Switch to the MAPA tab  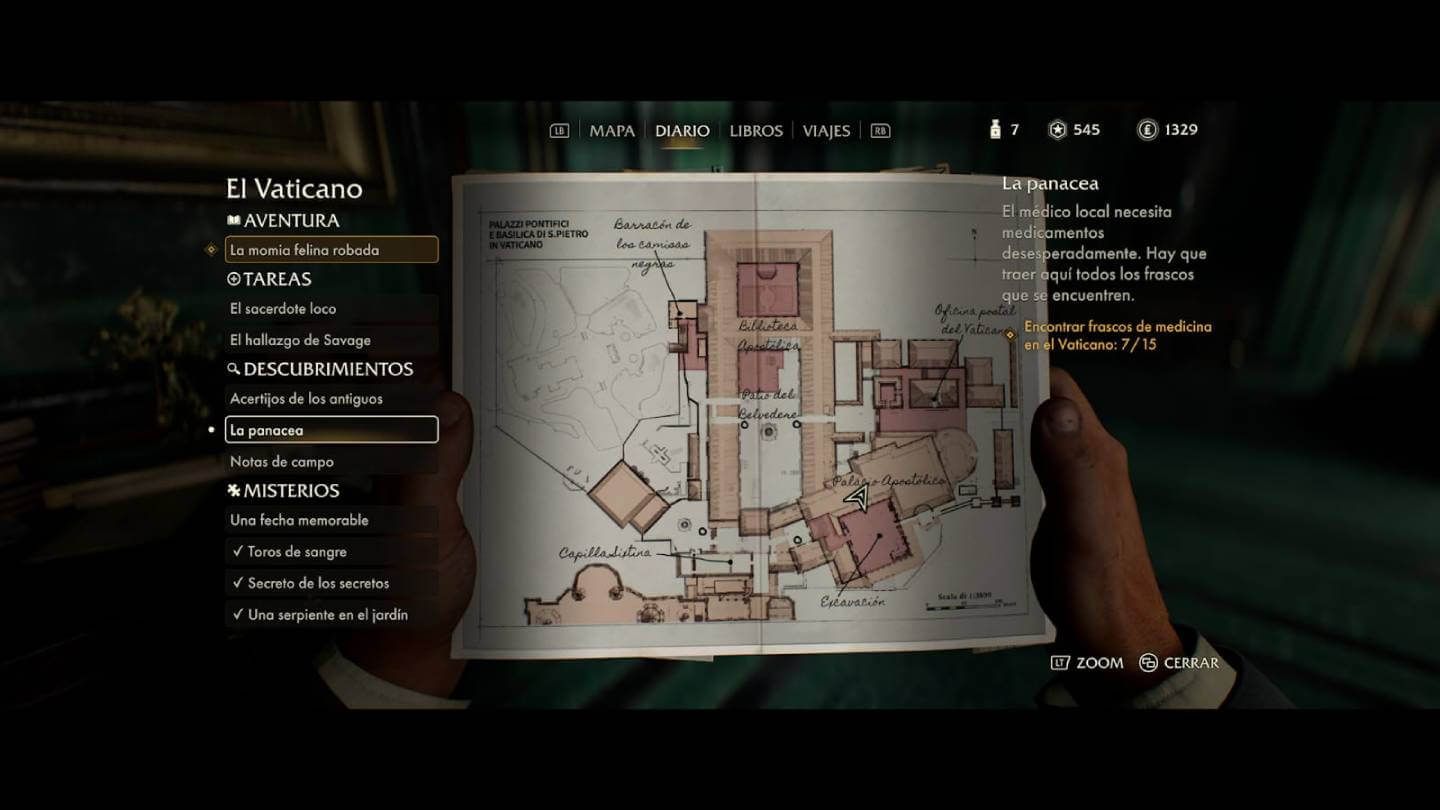coord(613,130)
